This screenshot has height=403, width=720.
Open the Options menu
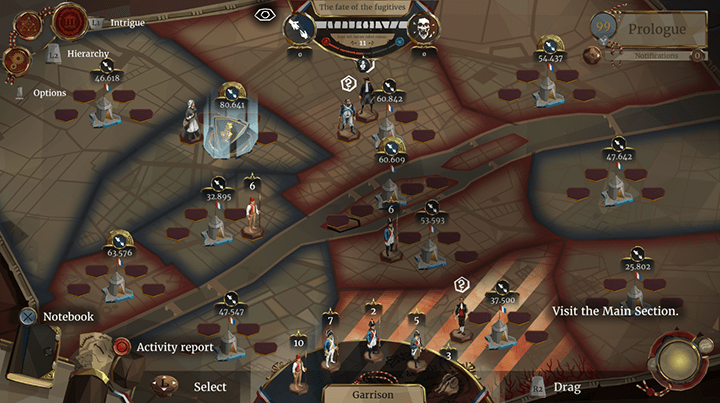tap(49, 93)
